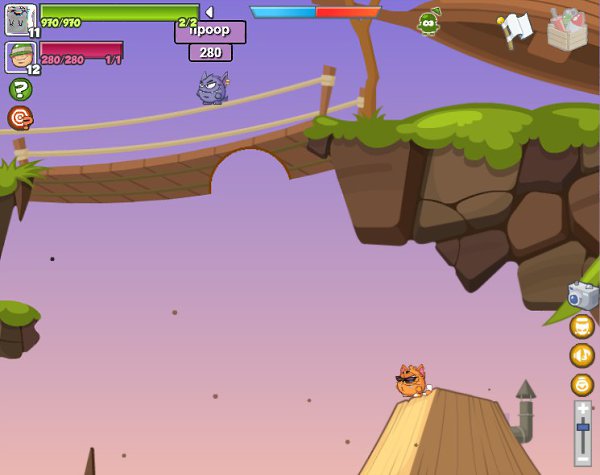Open the weapons crate inventory
600x475 pixels.
(x=568, y=29)
